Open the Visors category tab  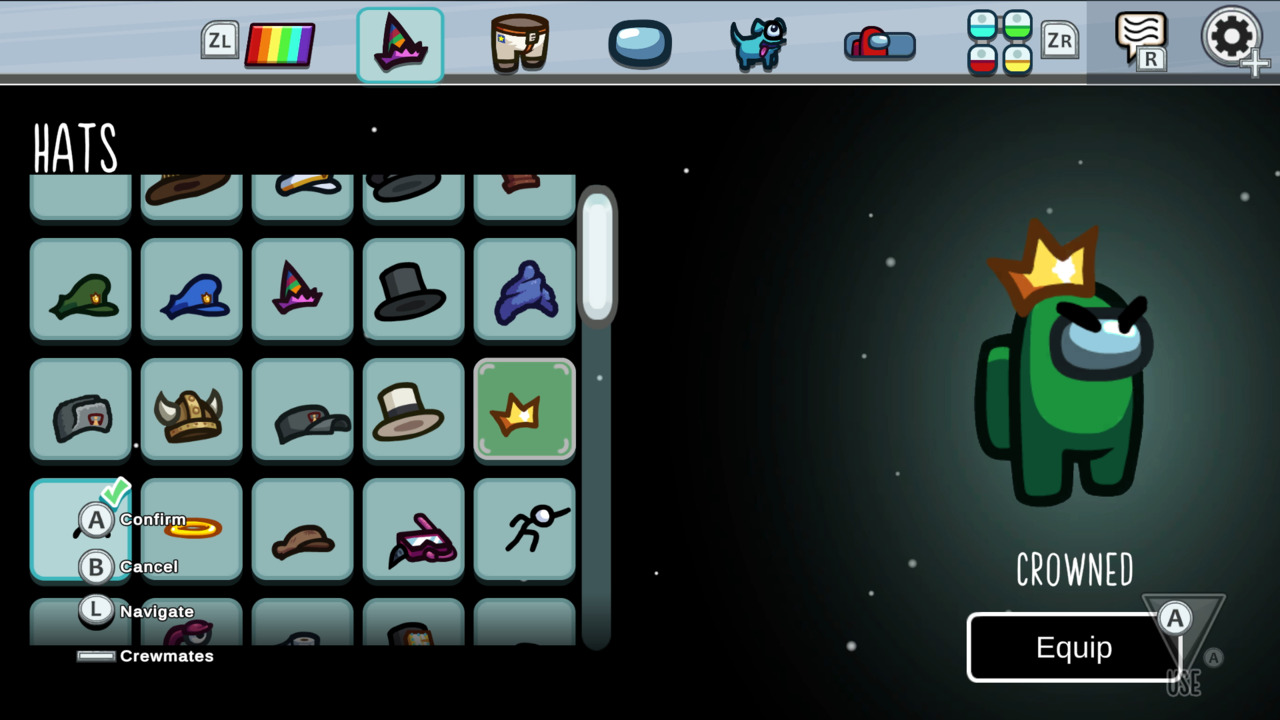[x=638, y=42]
